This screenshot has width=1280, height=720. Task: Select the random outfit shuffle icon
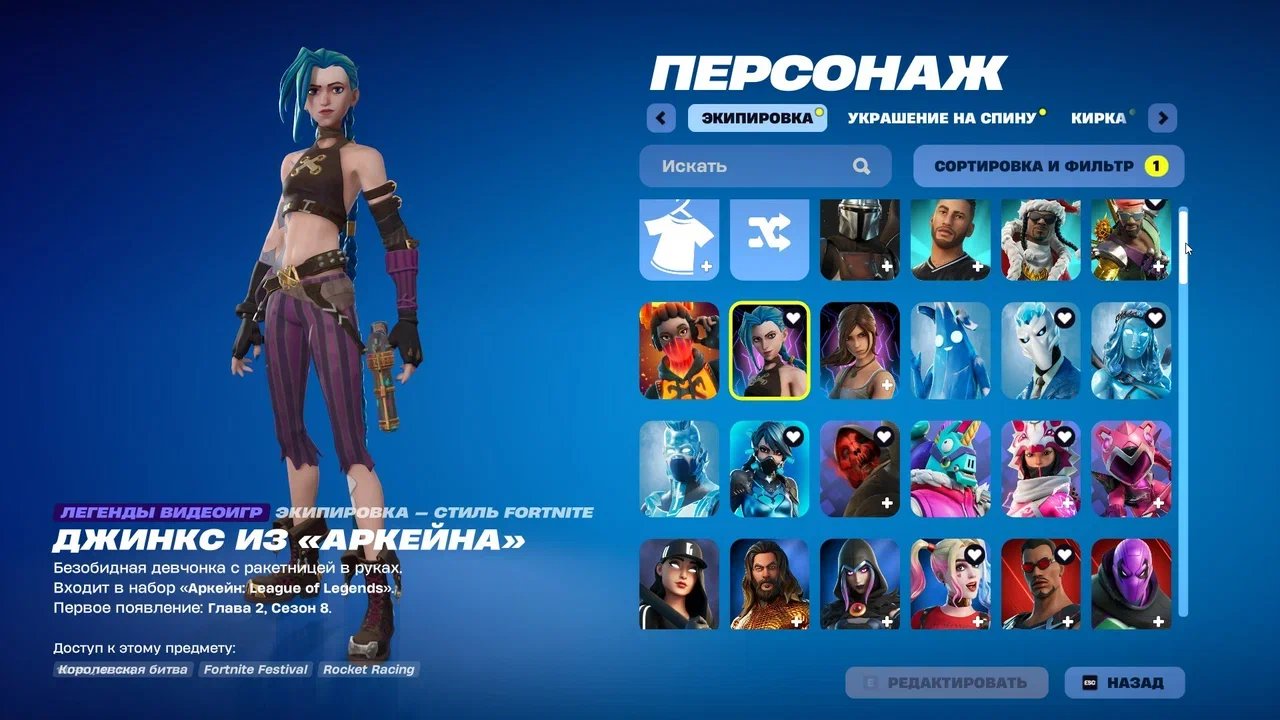point(768,238)
